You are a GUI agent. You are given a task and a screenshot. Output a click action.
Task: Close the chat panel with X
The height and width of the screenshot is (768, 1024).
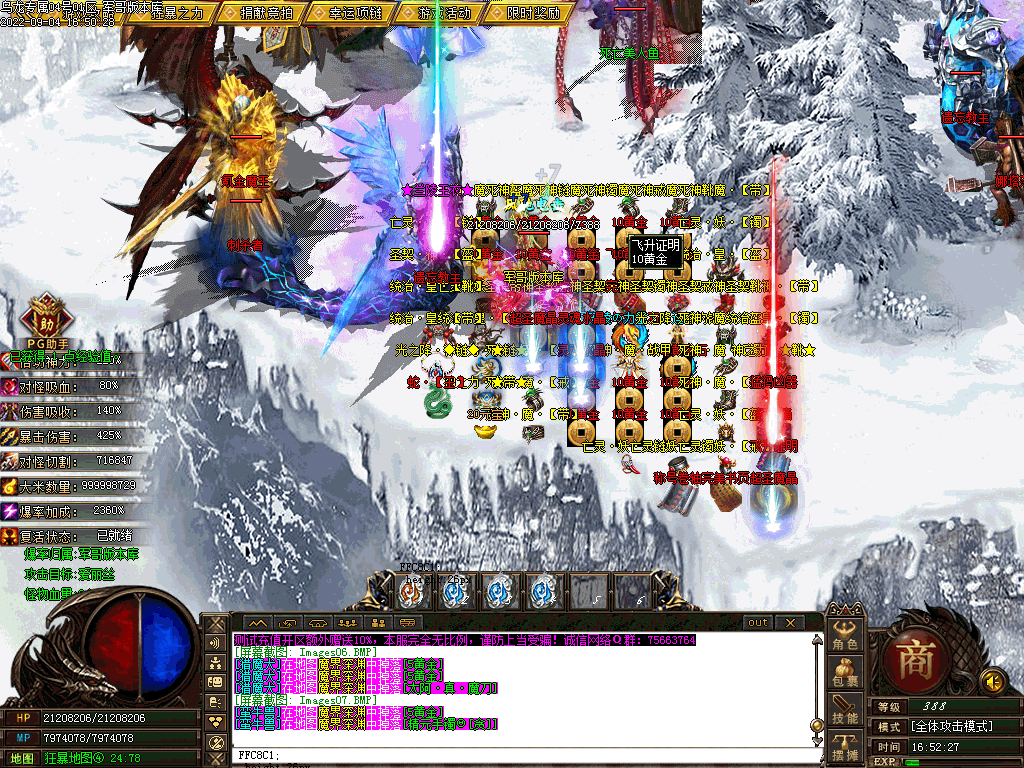point(789,622)
